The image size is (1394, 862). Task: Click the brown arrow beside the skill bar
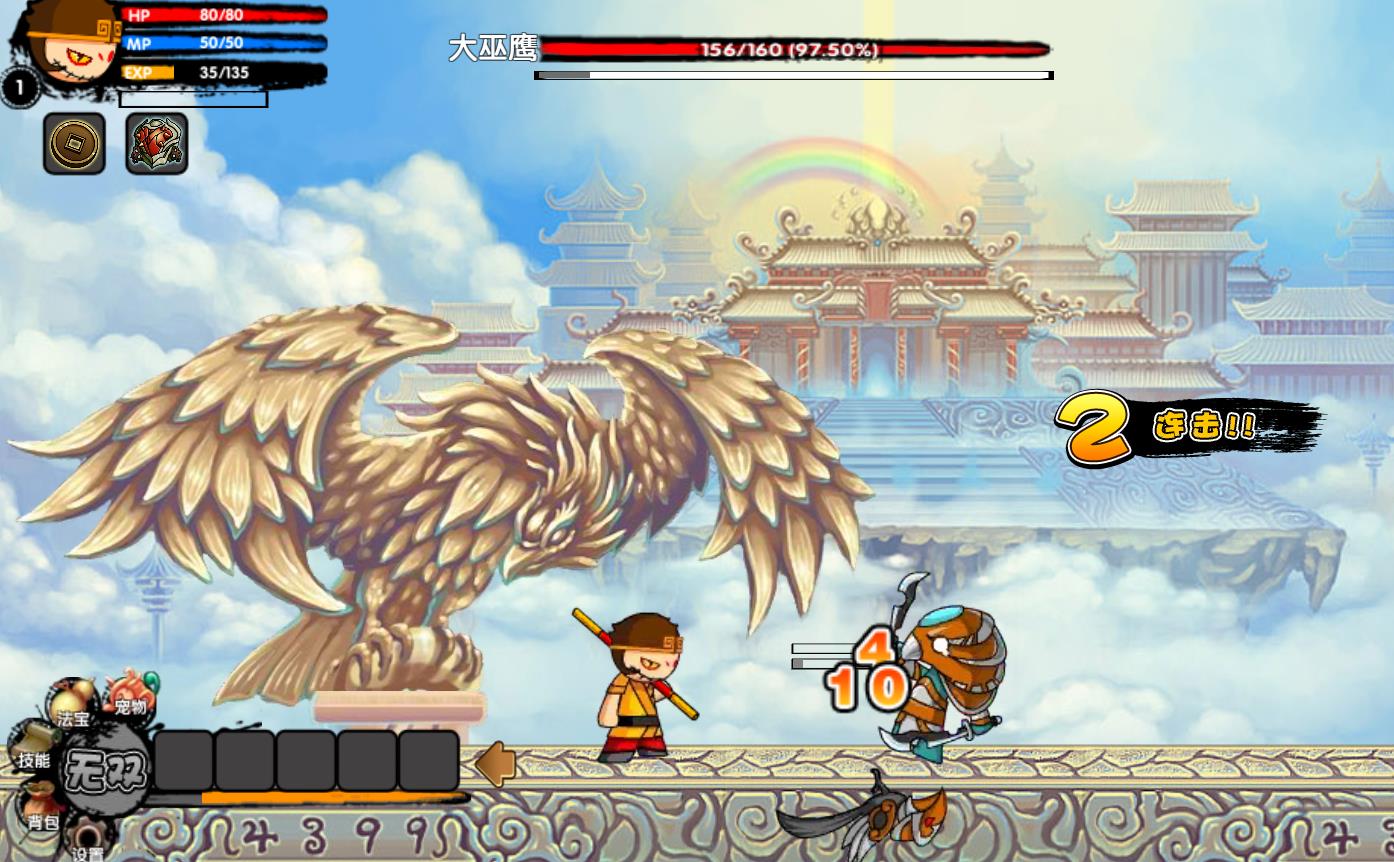tap(494, 765)
